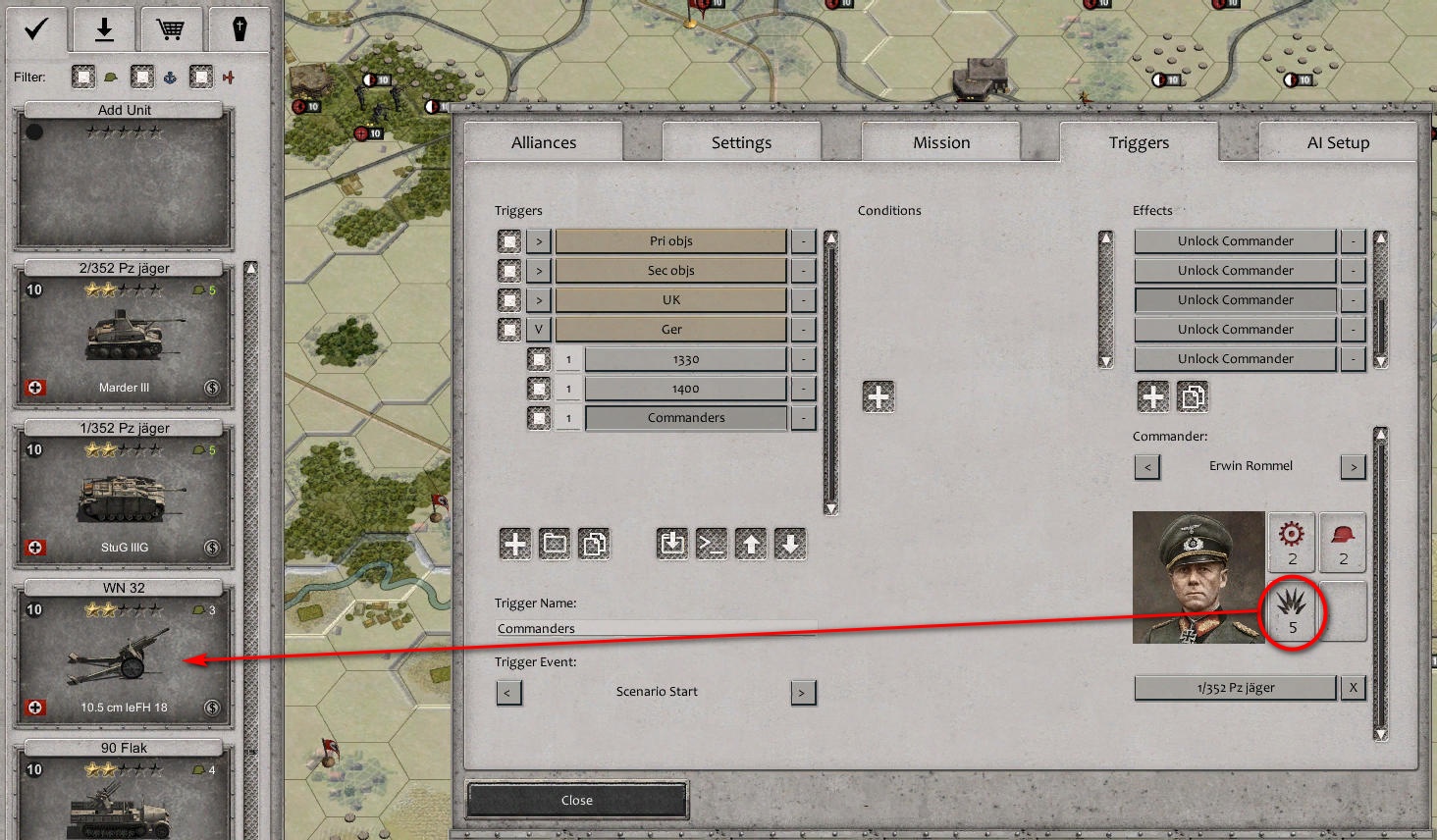This screenshot has height=840, width=1437.
Task: Select the checkmark confirmation tab icon
Action: coord(36,29)
